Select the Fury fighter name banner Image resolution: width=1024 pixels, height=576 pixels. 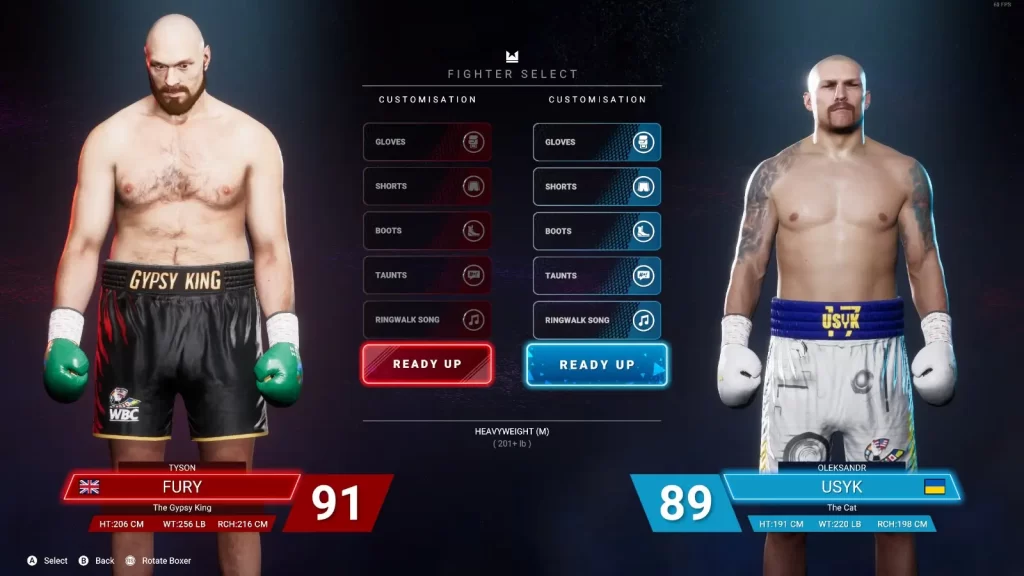point(182,487)
